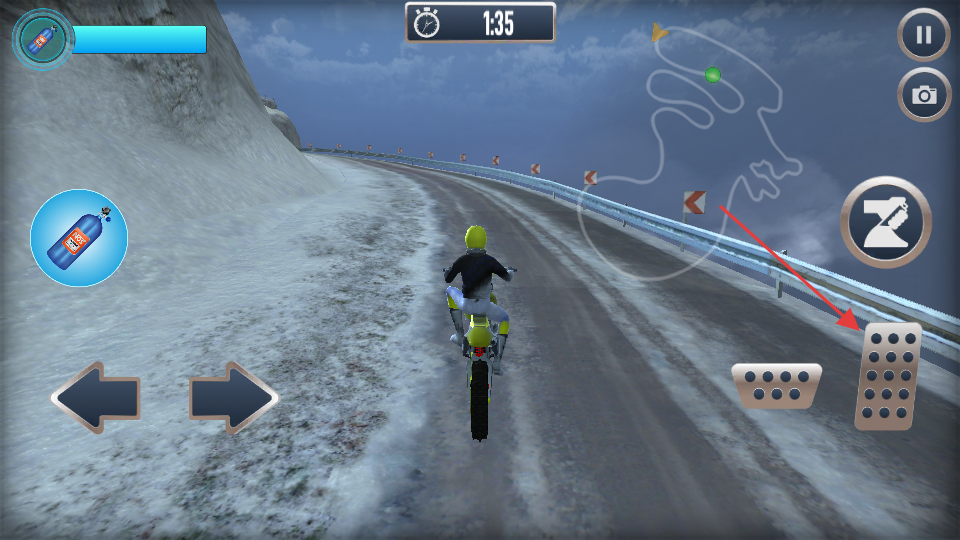This screenshot has height=540, width=960.
Task: Click the round Z stunt button
Action: click(x=885, y=222)
